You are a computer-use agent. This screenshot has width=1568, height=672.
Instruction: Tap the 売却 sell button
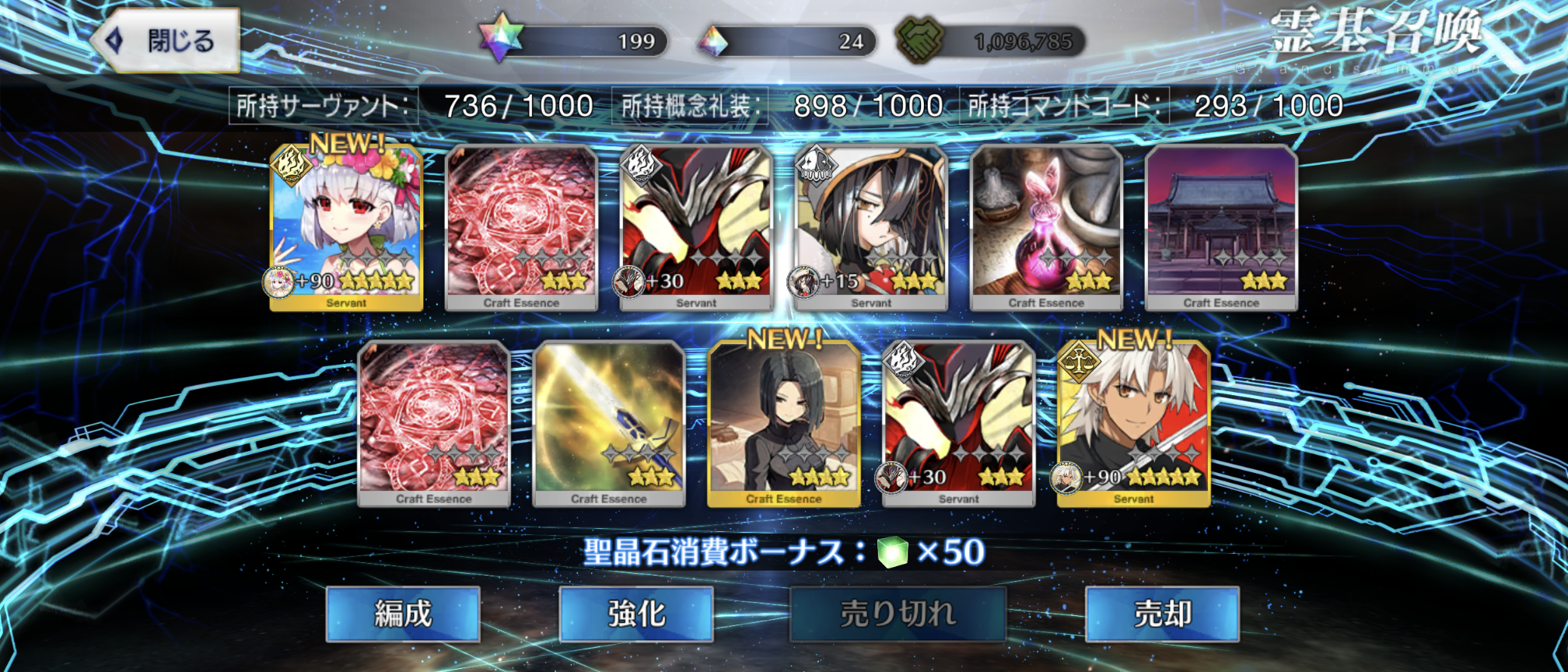(x=1161, y=614)
